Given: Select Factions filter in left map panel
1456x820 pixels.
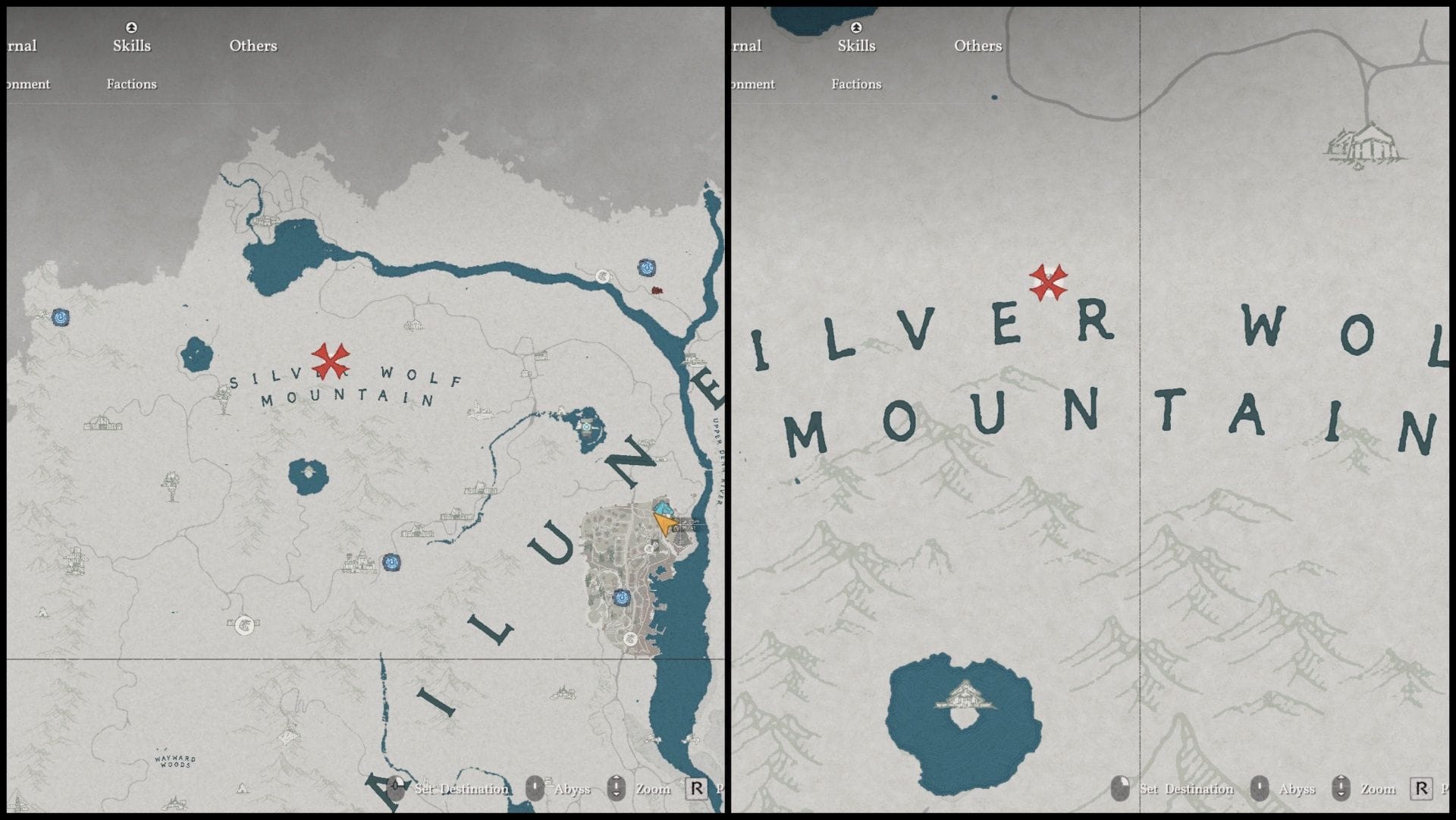Looking at the screenshot, I should point(131,84).
